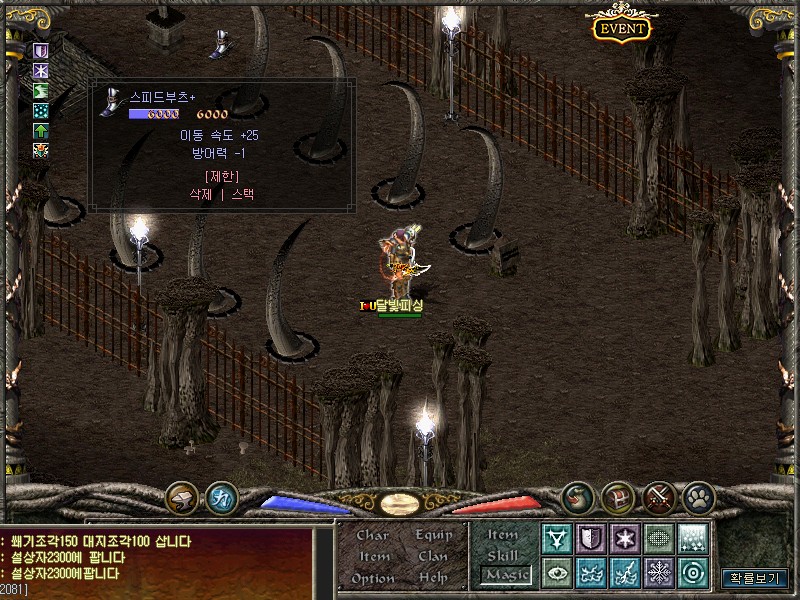Open the Char menu
The width and height of the screenshot is (800, 600).
pyautogui.click(x=373, y=535)
